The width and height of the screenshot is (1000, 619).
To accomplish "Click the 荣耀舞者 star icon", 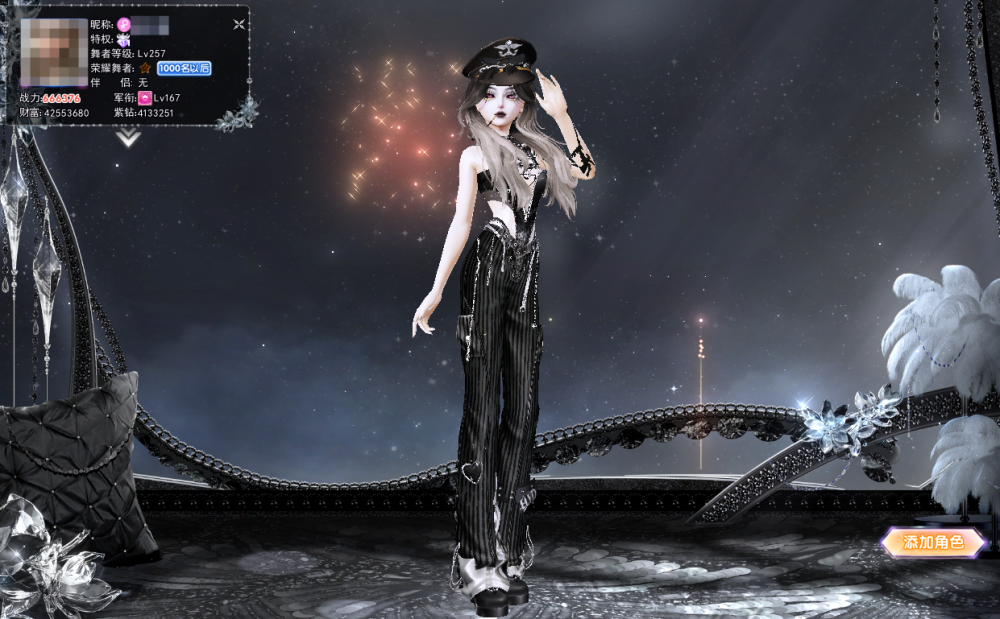I will point(145,68).
